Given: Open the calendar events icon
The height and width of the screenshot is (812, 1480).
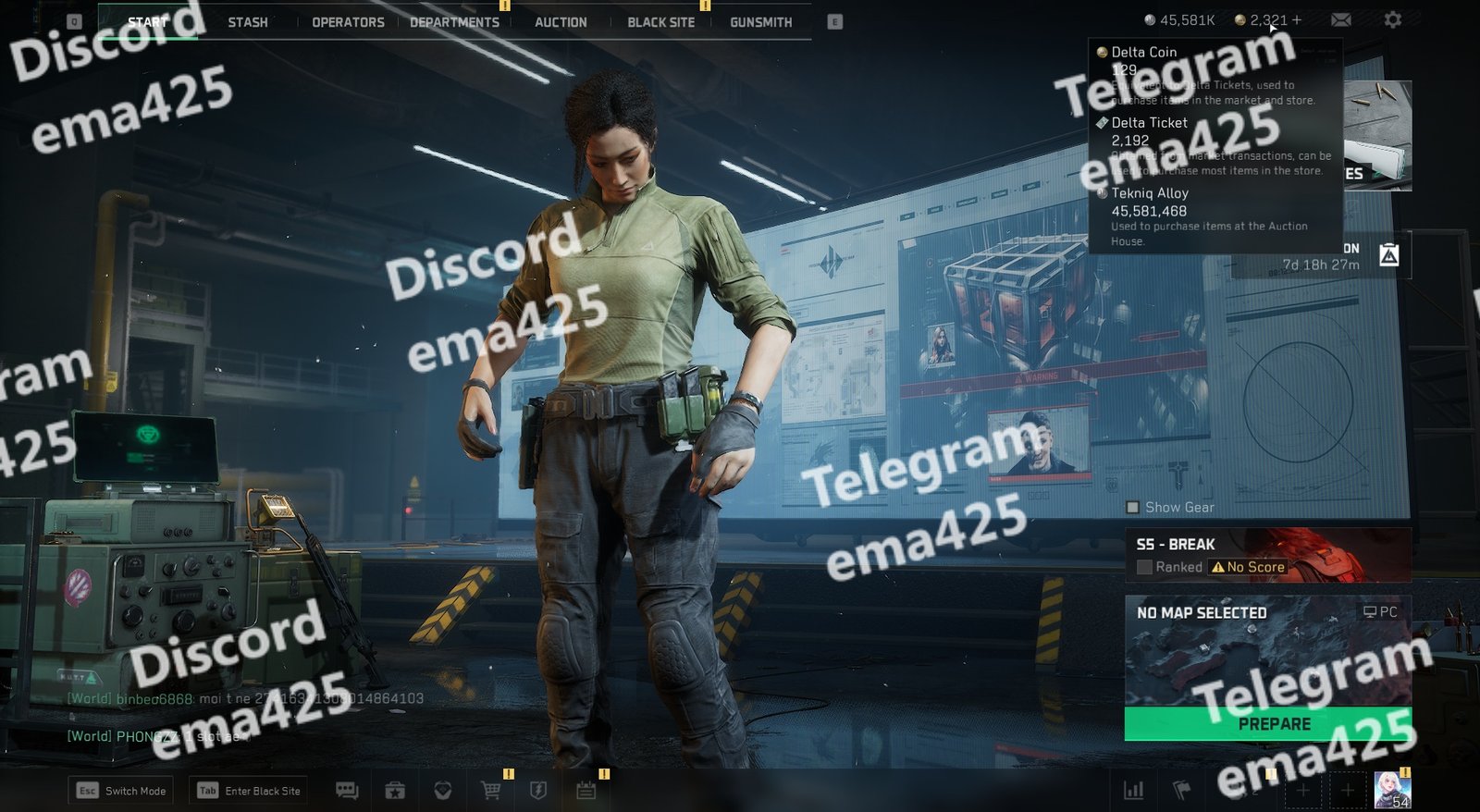Looking at the screenshot, I should click(x=586, y=791).
